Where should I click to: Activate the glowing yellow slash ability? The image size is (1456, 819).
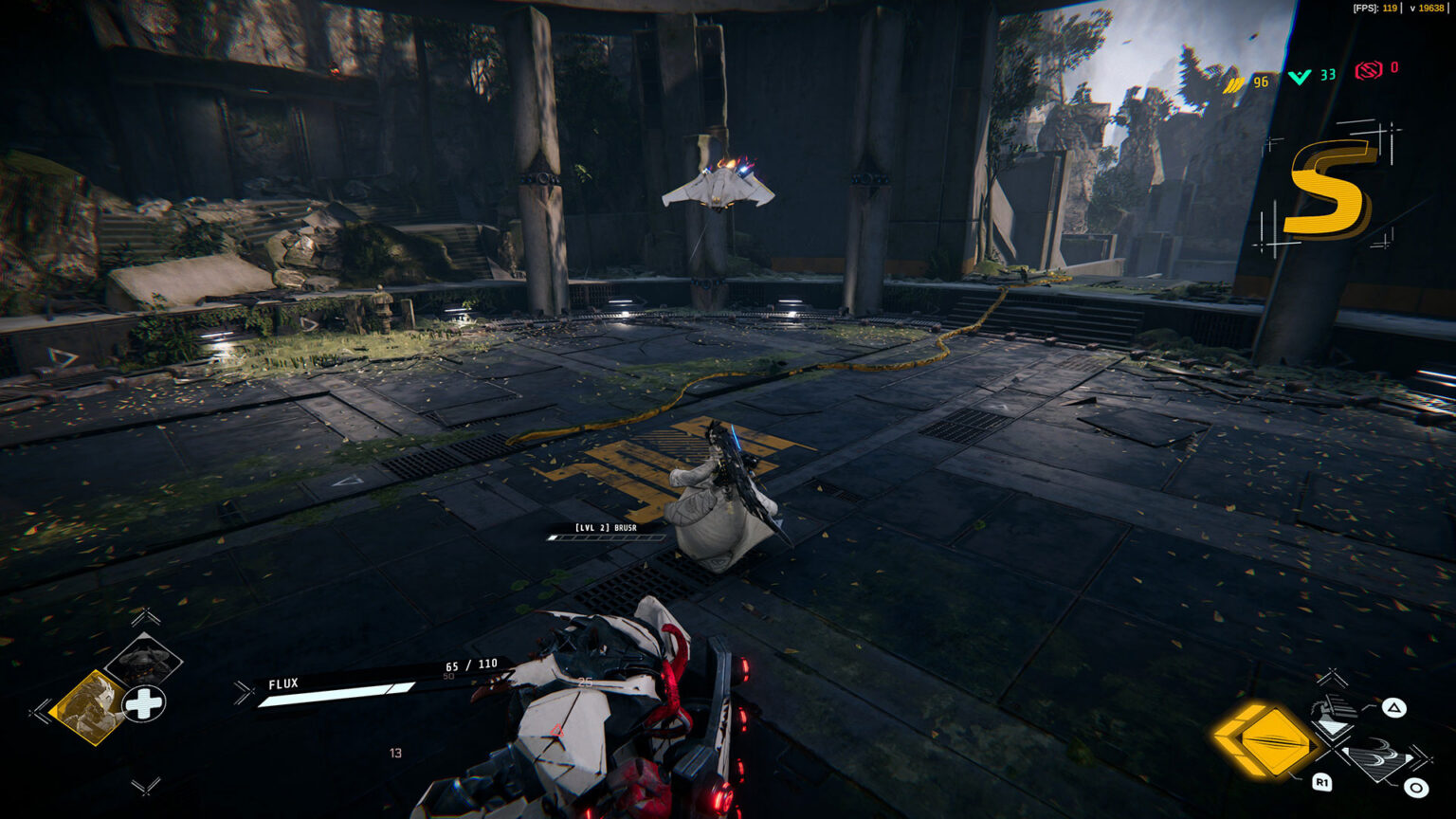click(x=1266, y=739)
